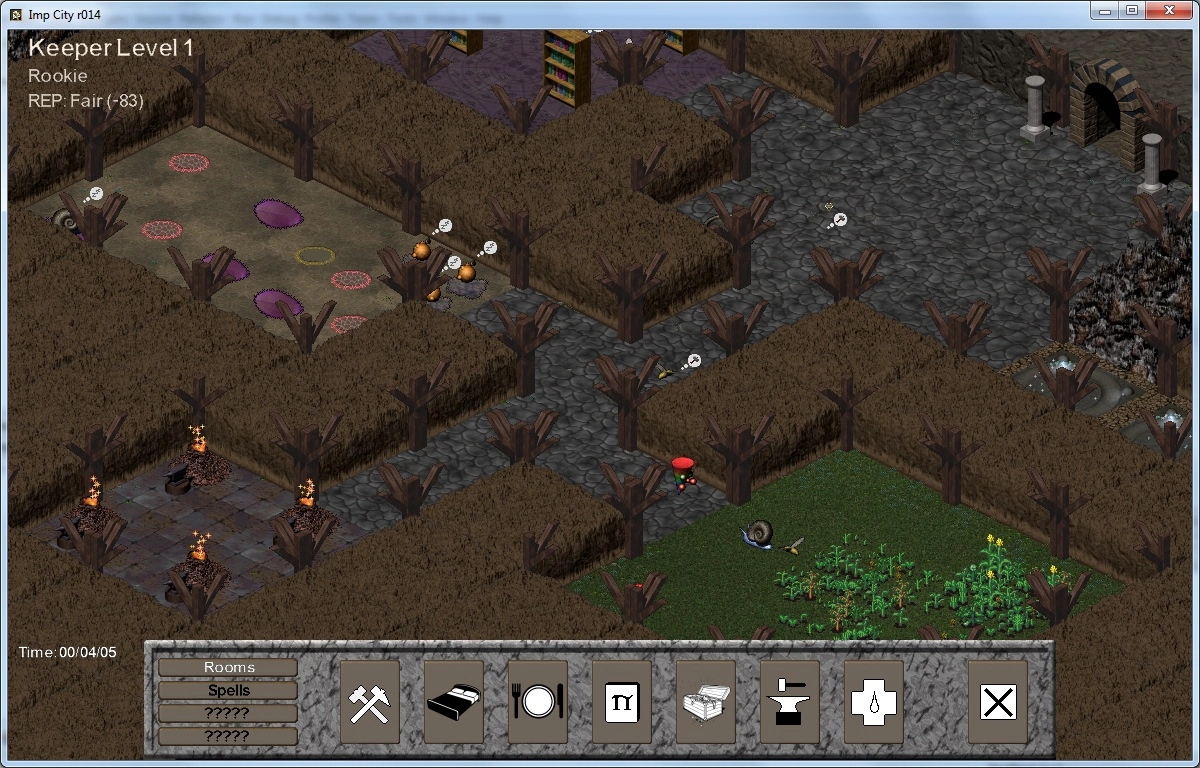Switch to the Spells category

click(228, 690)
